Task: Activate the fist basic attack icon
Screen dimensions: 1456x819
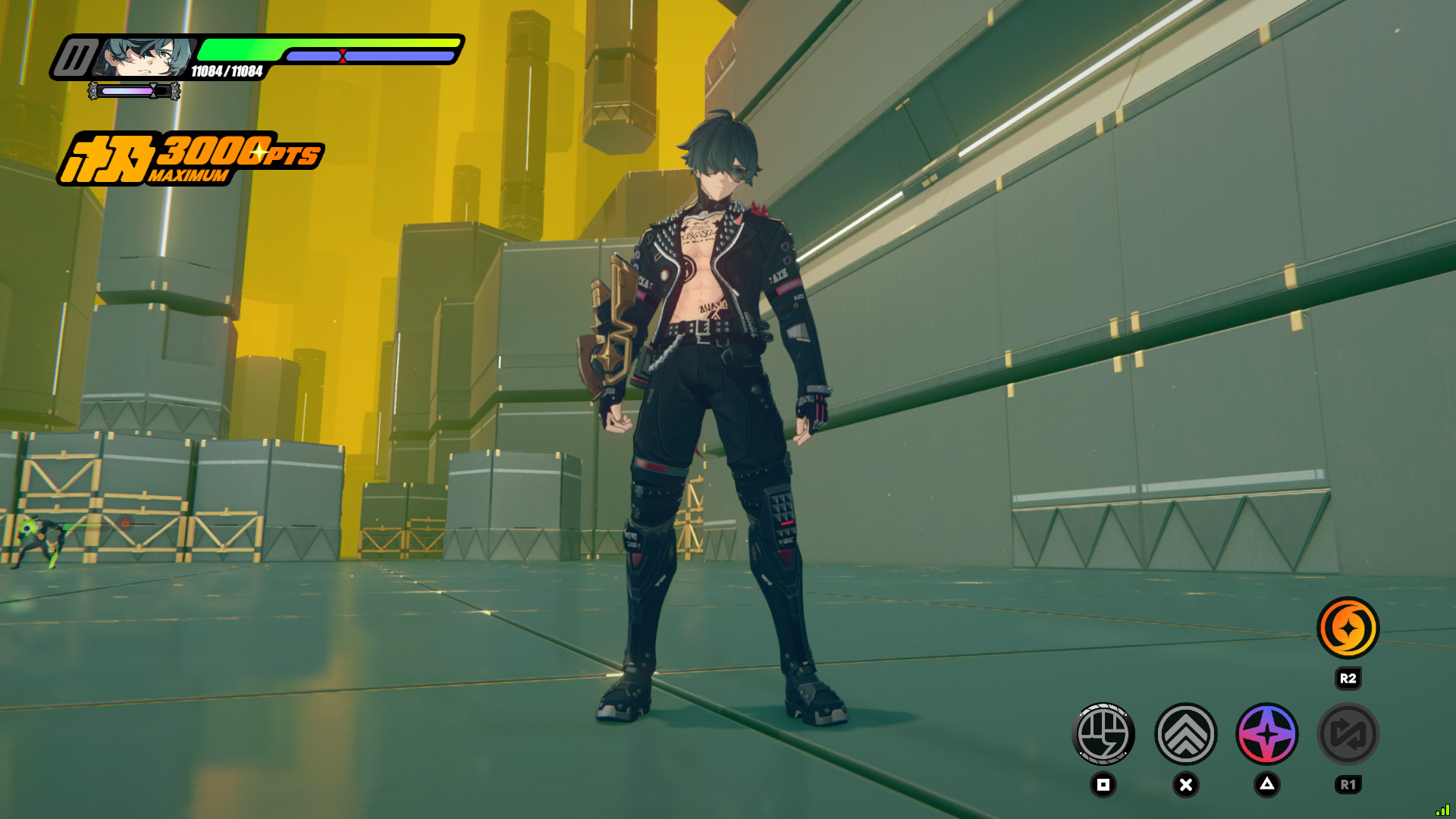Action: (x=1103, y=734)
